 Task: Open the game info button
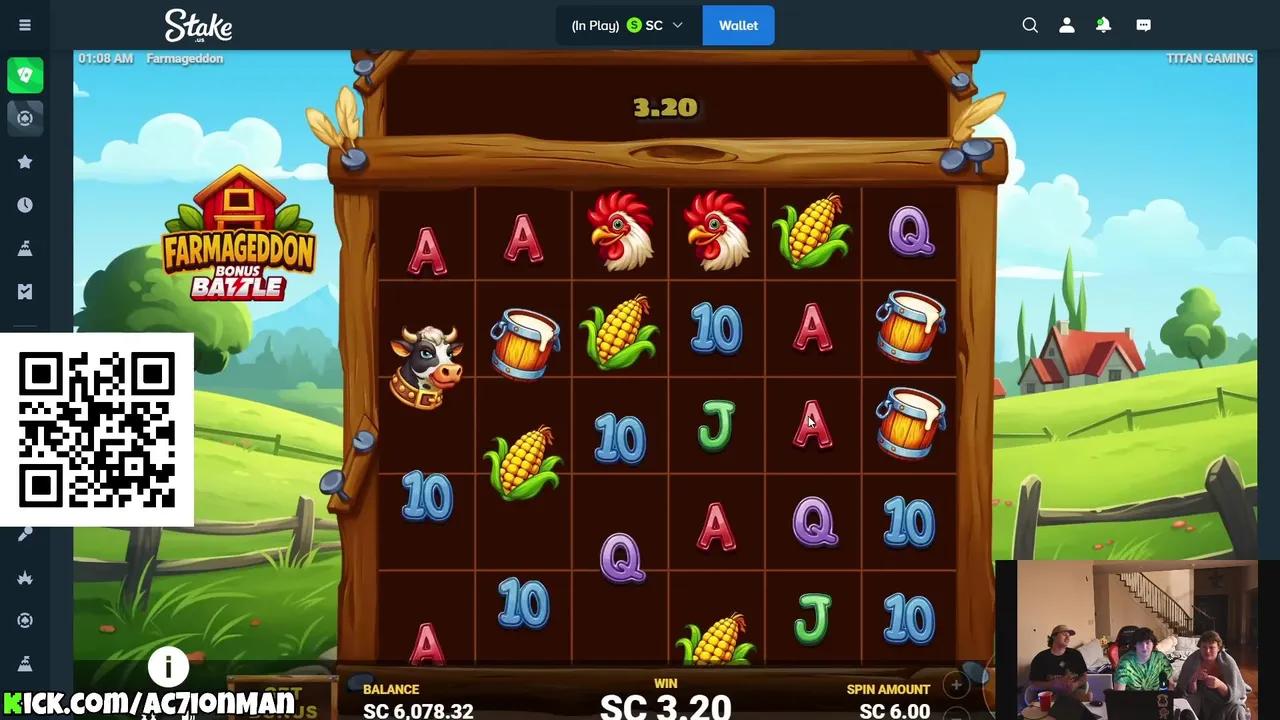(x=168, y=666)
